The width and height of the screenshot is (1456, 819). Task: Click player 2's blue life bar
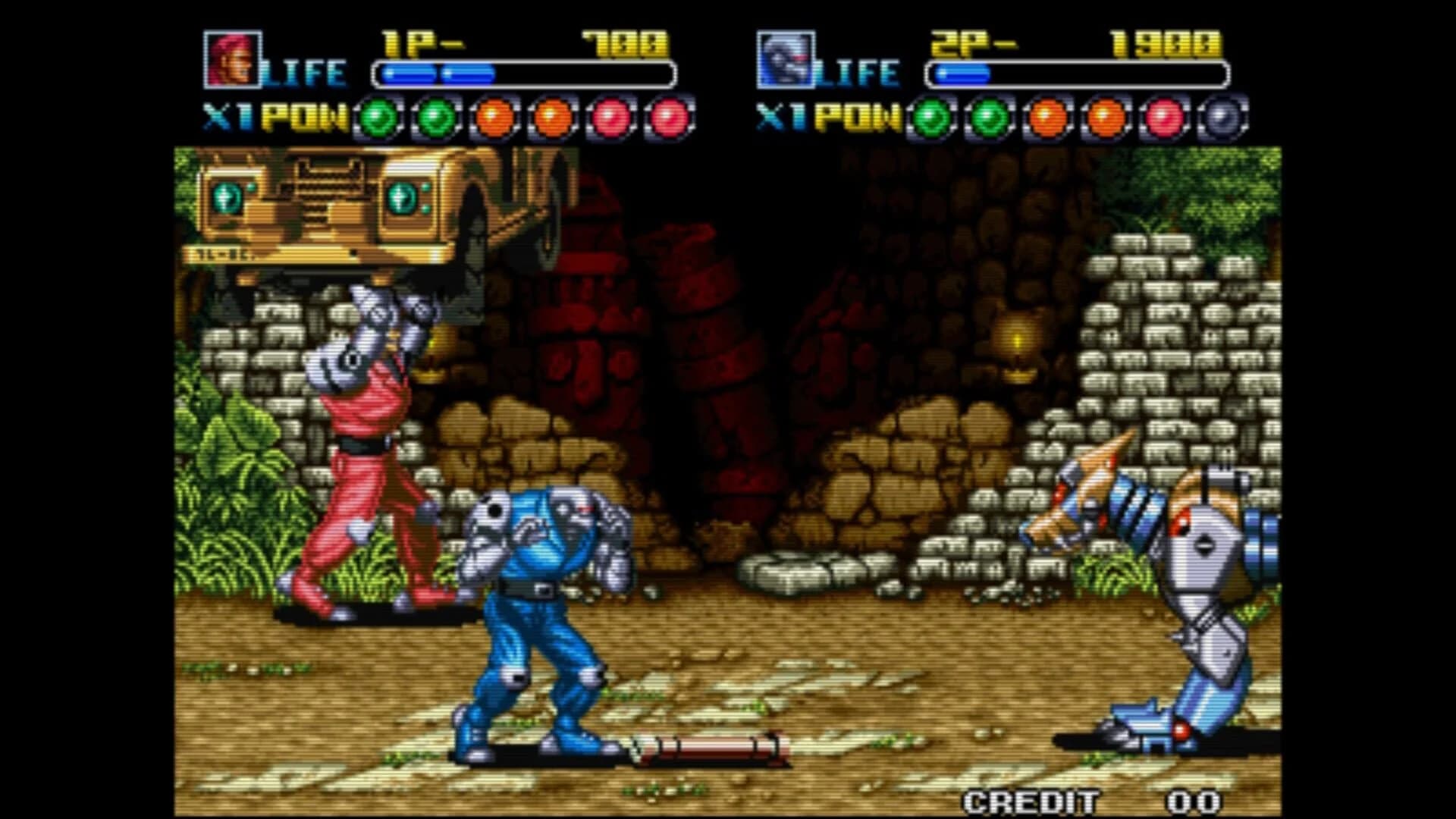click(963, 74)
